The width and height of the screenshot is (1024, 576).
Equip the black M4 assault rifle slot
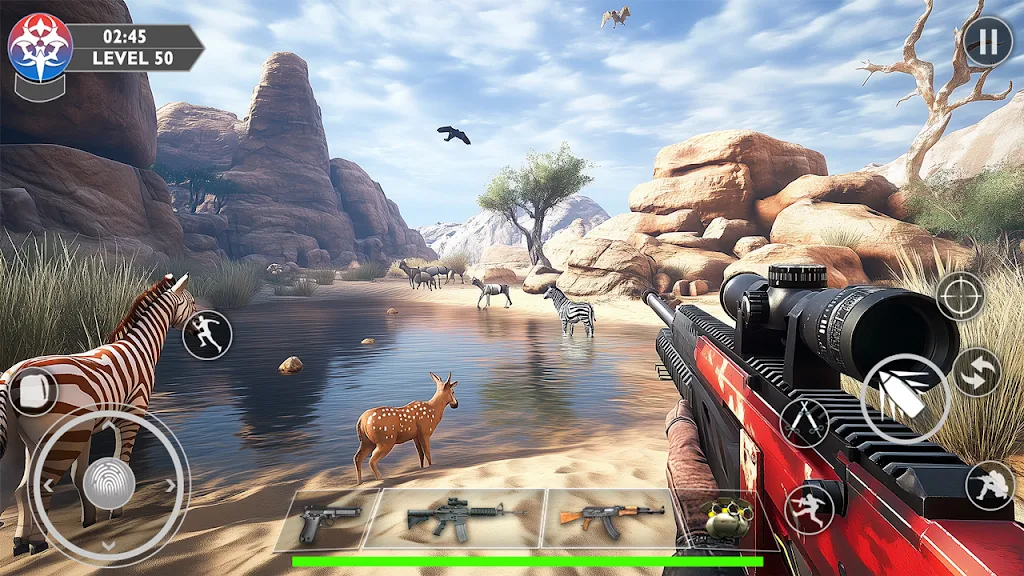tap(452, 518)
